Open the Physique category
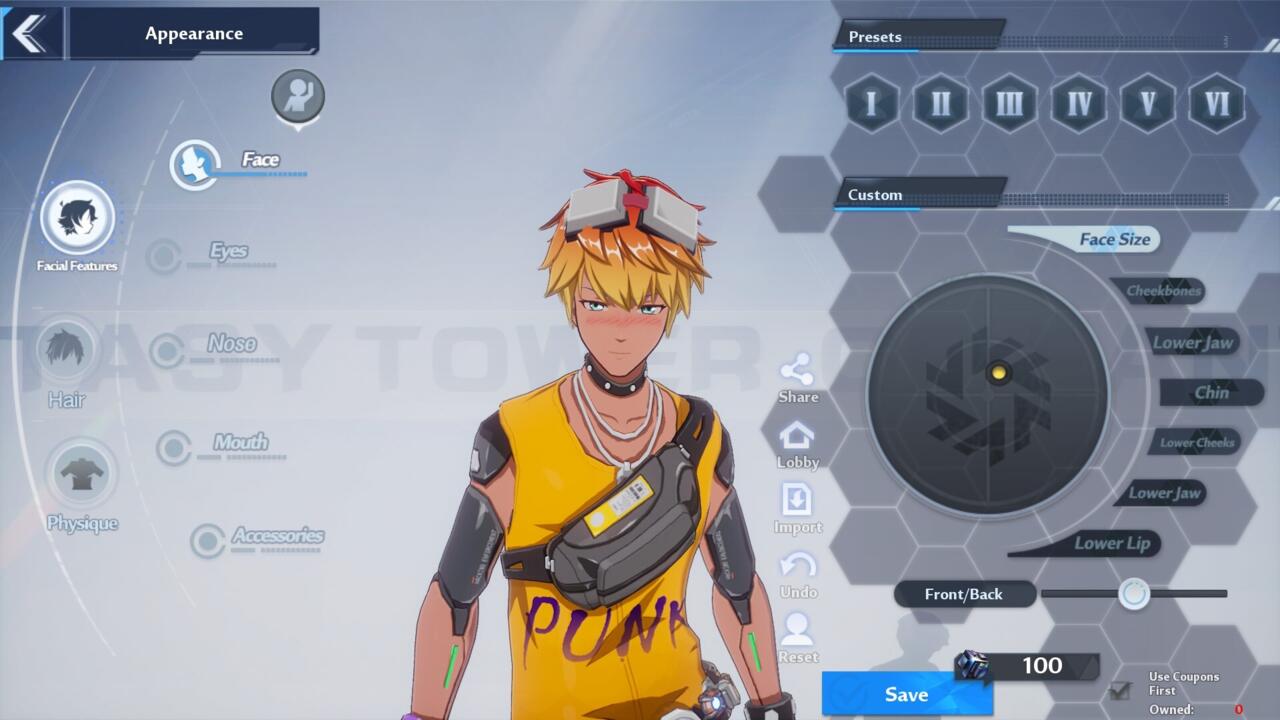This screenshot has width=1280, height=720. pos(82,474)
